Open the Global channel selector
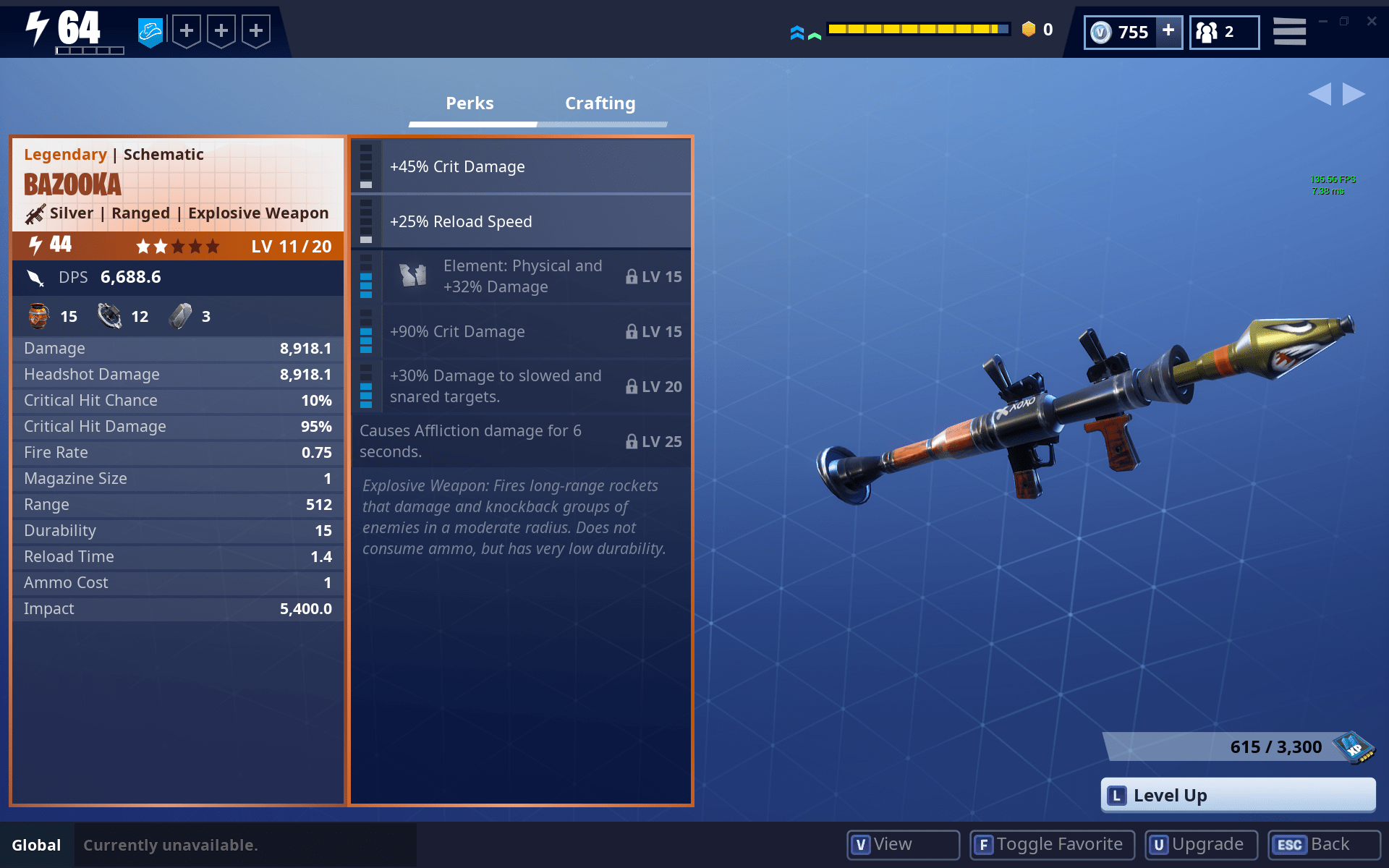The height and width of the screenshot is (868, 1389). (x=37, y=844)
